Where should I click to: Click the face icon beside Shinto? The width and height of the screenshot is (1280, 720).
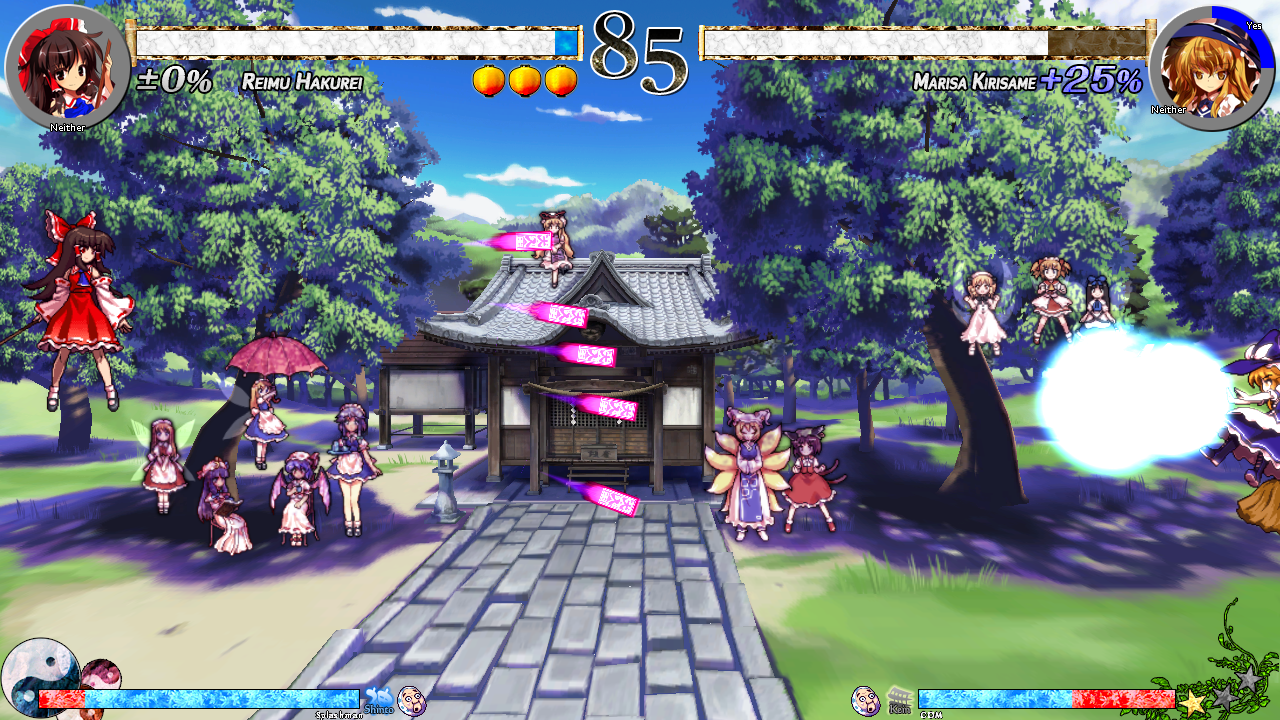pos(411,700)
